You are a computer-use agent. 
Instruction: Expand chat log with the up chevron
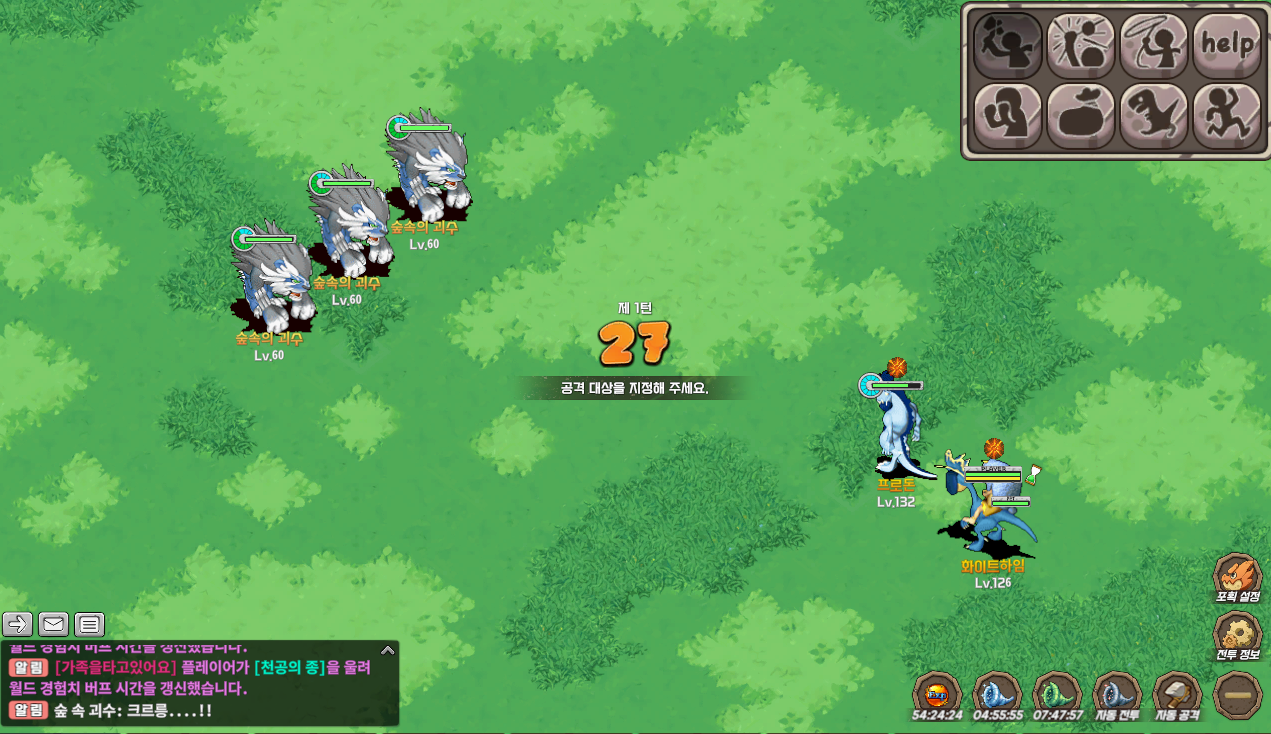388,650
